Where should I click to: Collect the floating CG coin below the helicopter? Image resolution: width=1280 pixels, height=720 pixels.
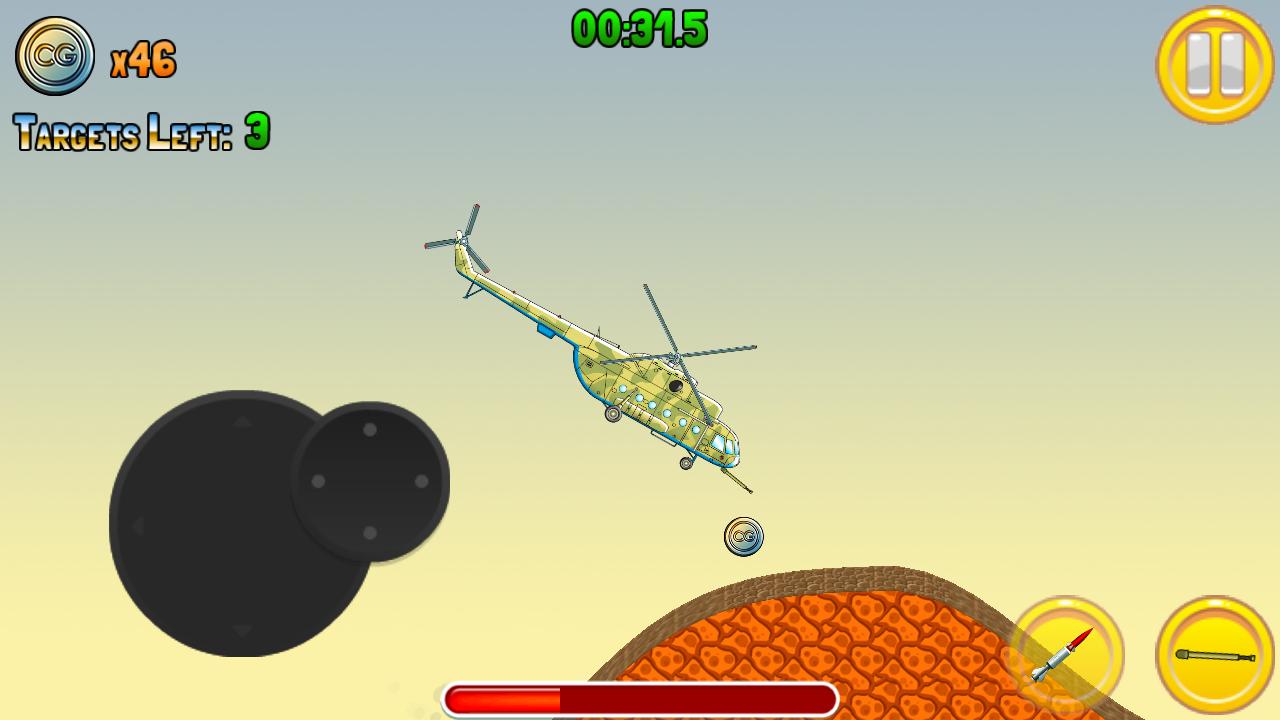tap(744, 536)
